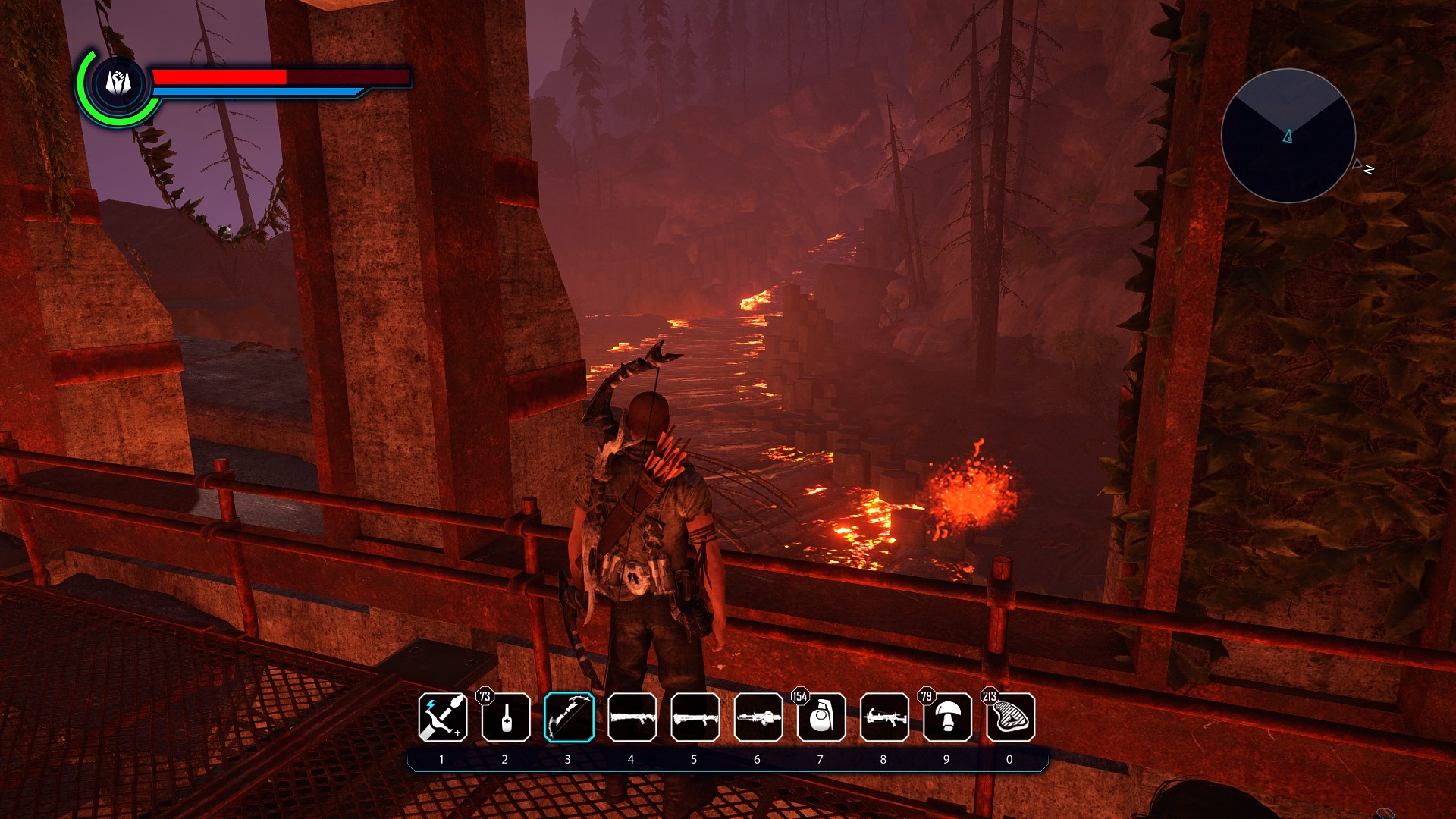This screenshot has height=819, width=1456.
Task: Click the circular minimap
Action: click(x=1288, y=136)
